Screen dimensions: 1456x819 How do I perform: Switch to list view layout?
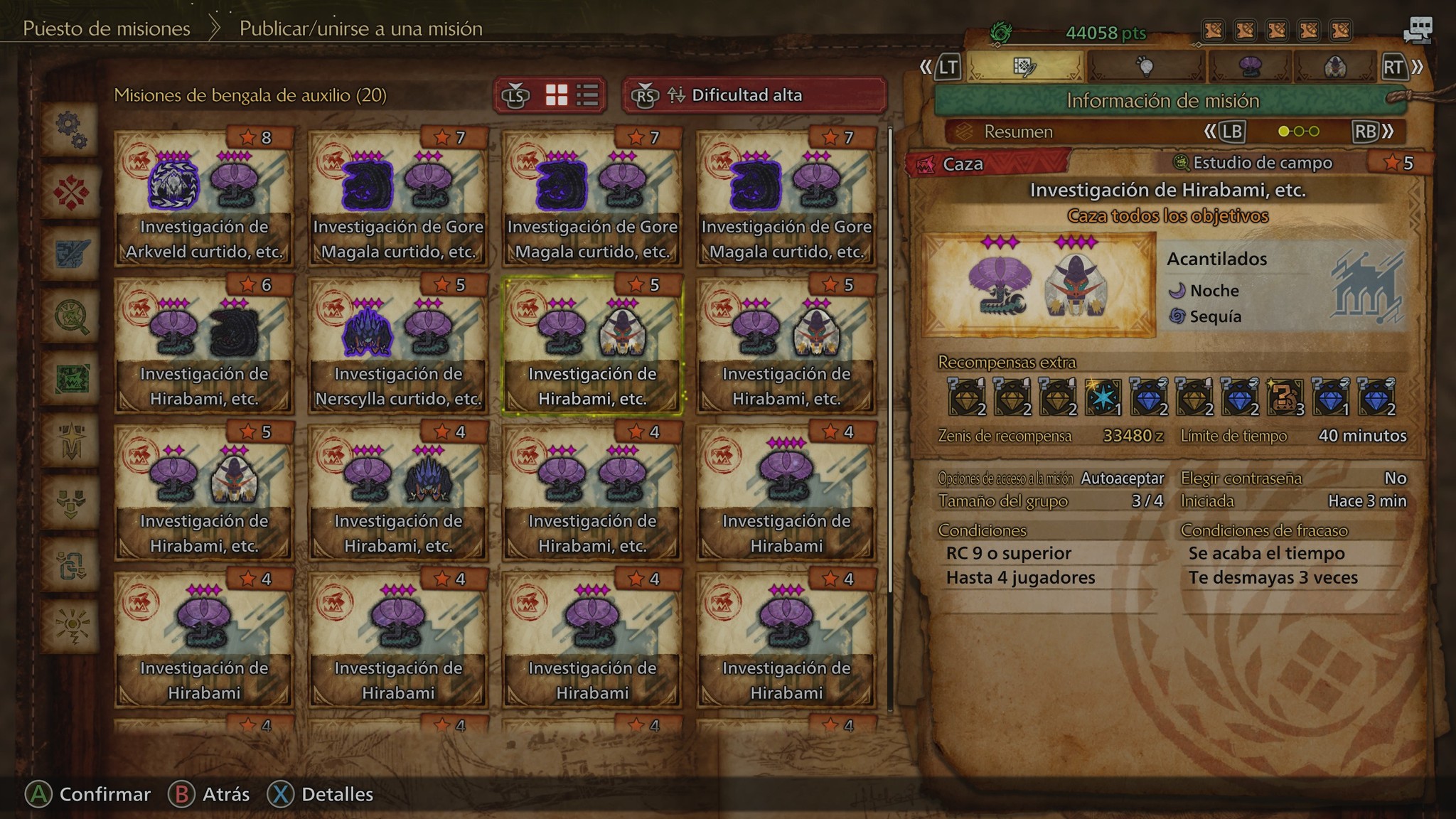click(x=587, y=95)
